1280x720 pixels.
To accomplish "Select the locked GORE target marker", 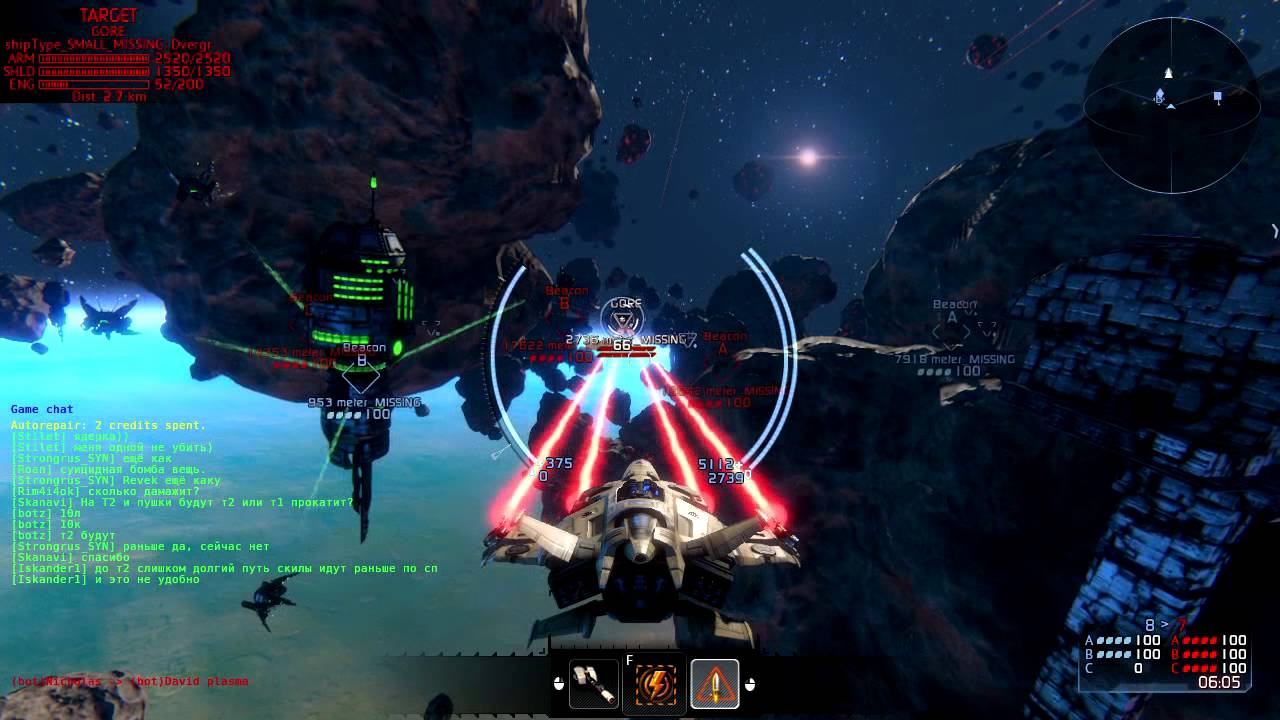I will pyautogui.click(x=626, y=321).
